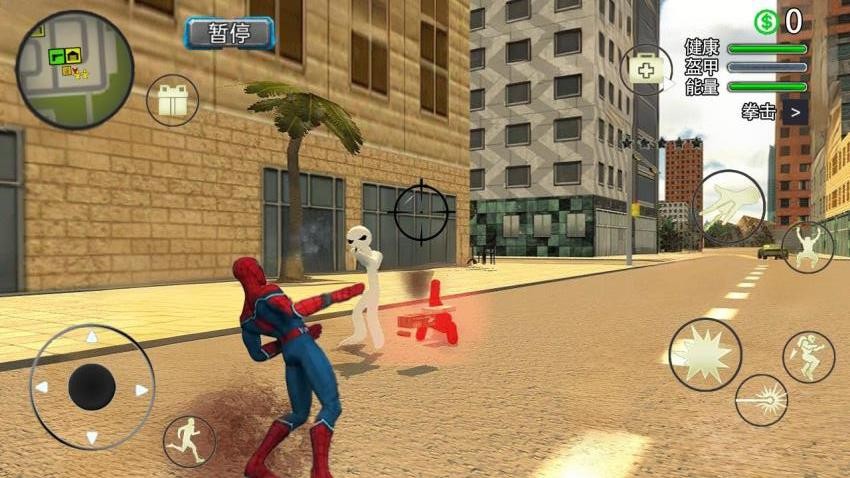
Task: Open the gift box reward icon
Action: pyautogui.click(x=173, y=99)
